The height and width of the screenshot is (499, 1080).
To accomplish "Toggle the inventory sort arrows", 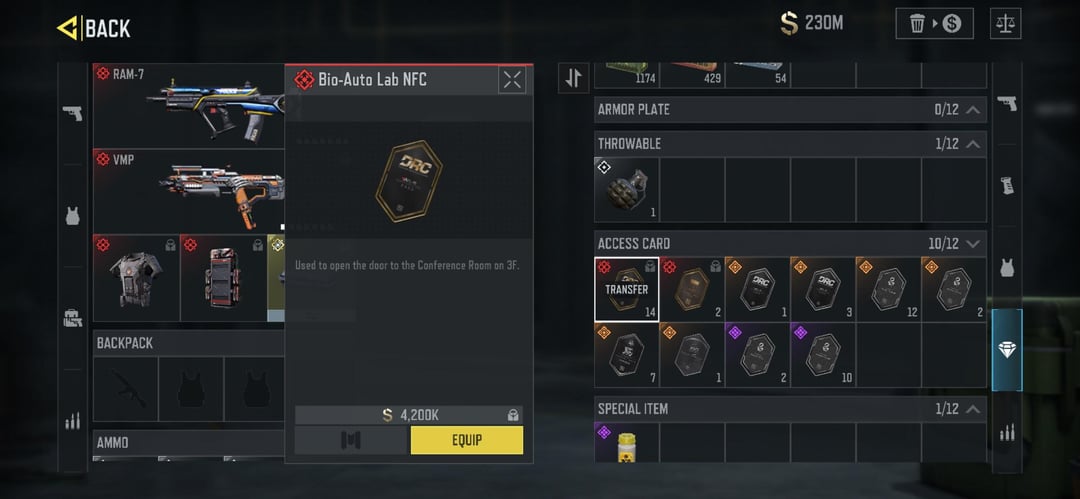I will coord(574,78).
